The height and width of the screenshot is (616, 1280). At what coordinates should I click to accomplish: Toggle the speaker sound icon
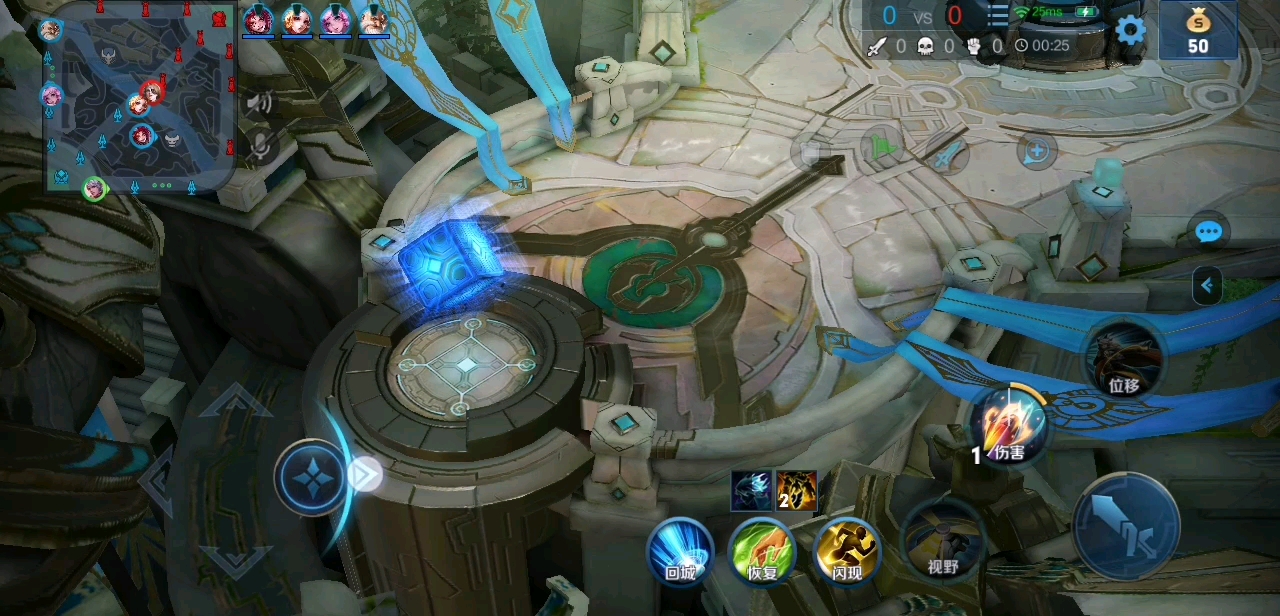(260, 102)
